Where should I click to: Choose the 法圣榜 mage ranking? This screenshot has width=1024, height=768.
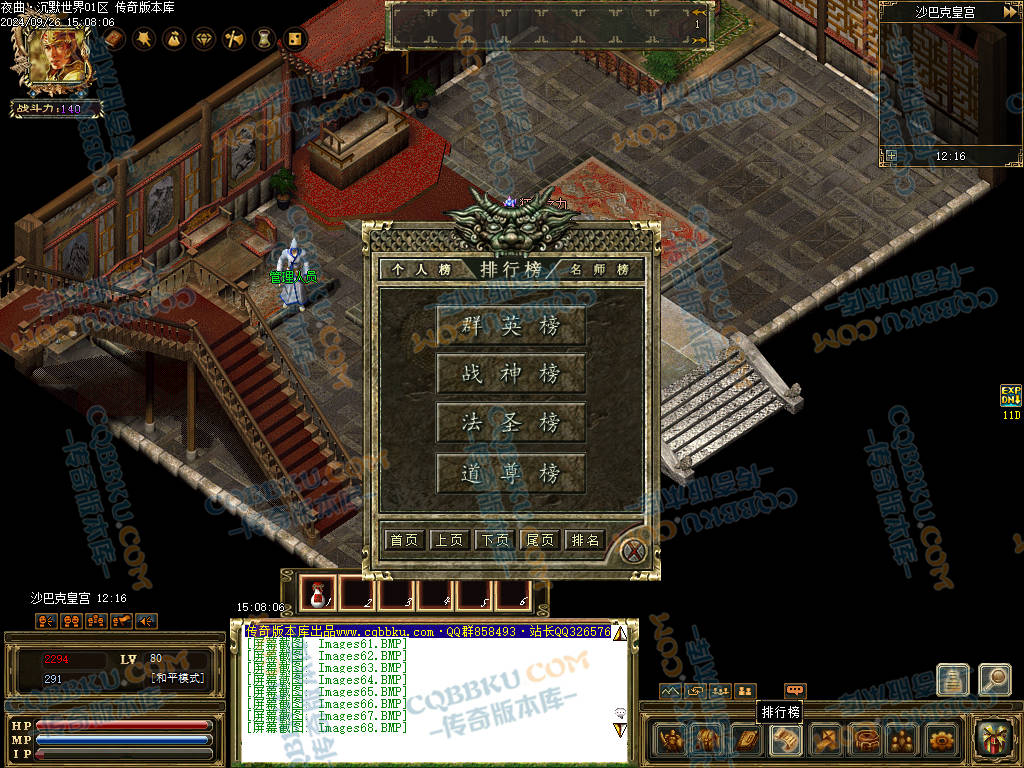pos(511,423)
